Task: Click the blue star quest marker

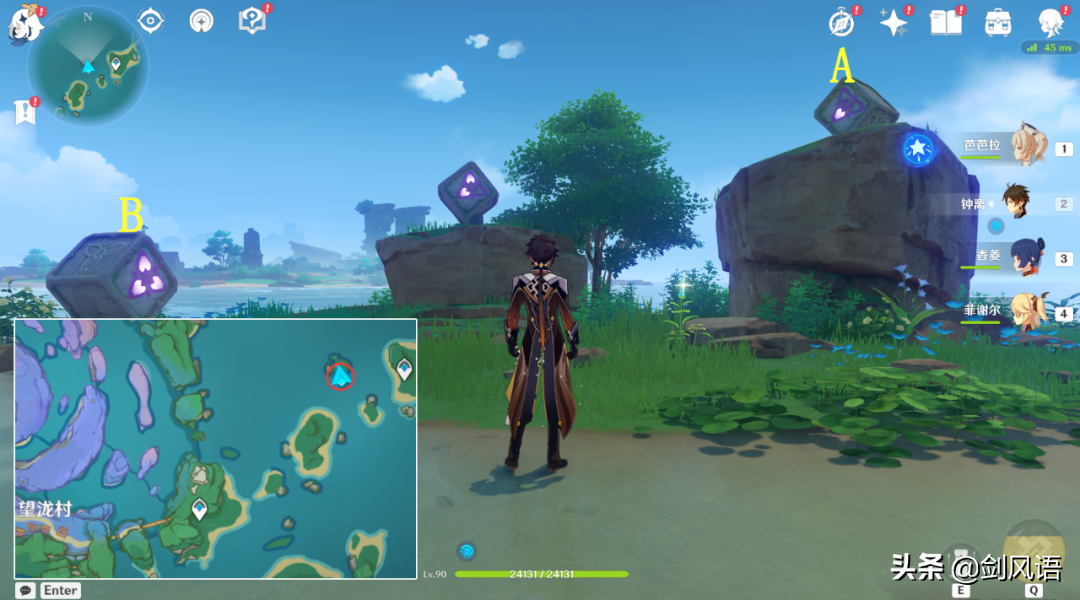Action: click(x=917, y=149)
